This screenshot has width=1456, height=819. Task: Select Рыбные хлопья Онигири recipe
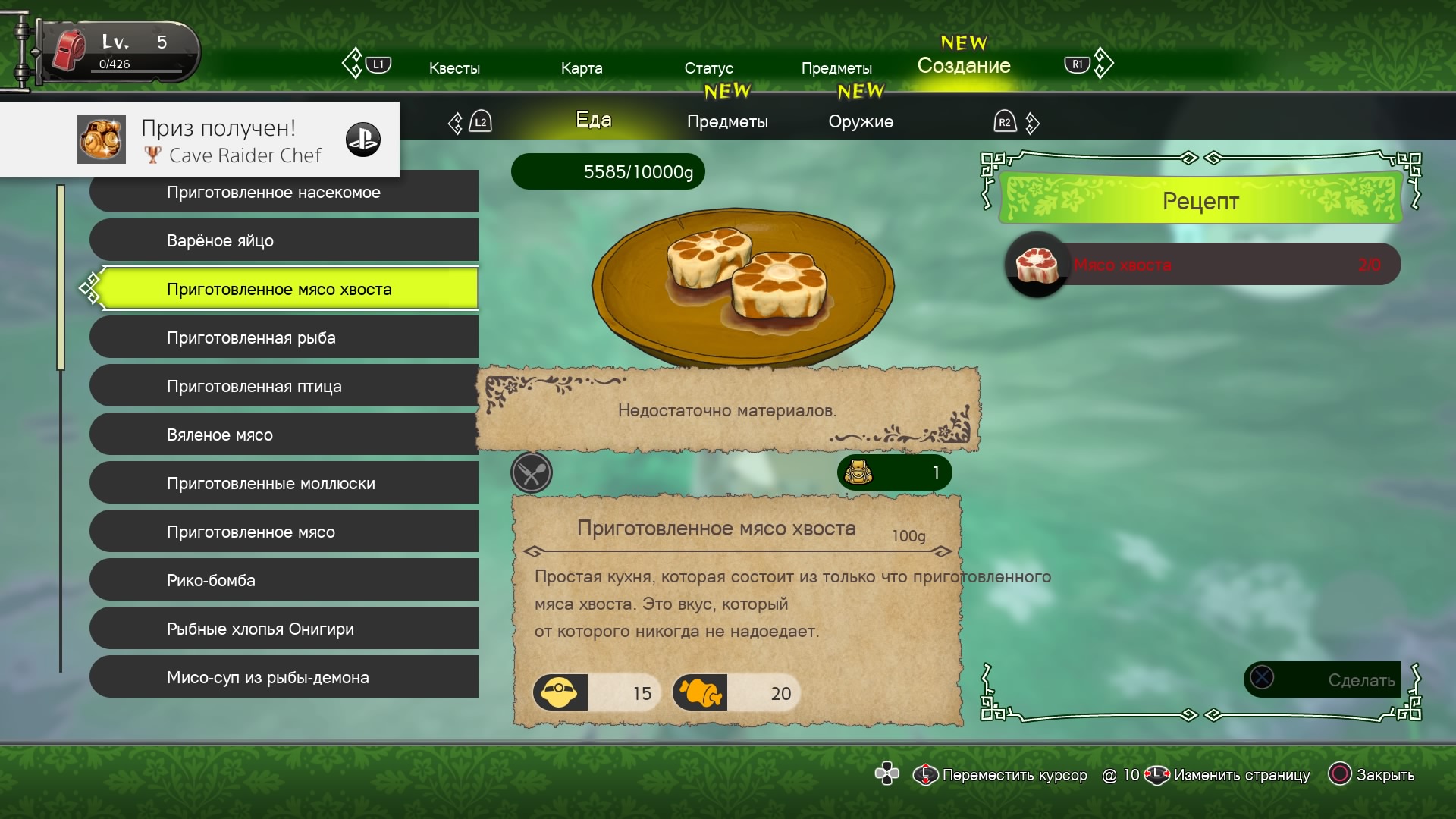tap(284, 629)
